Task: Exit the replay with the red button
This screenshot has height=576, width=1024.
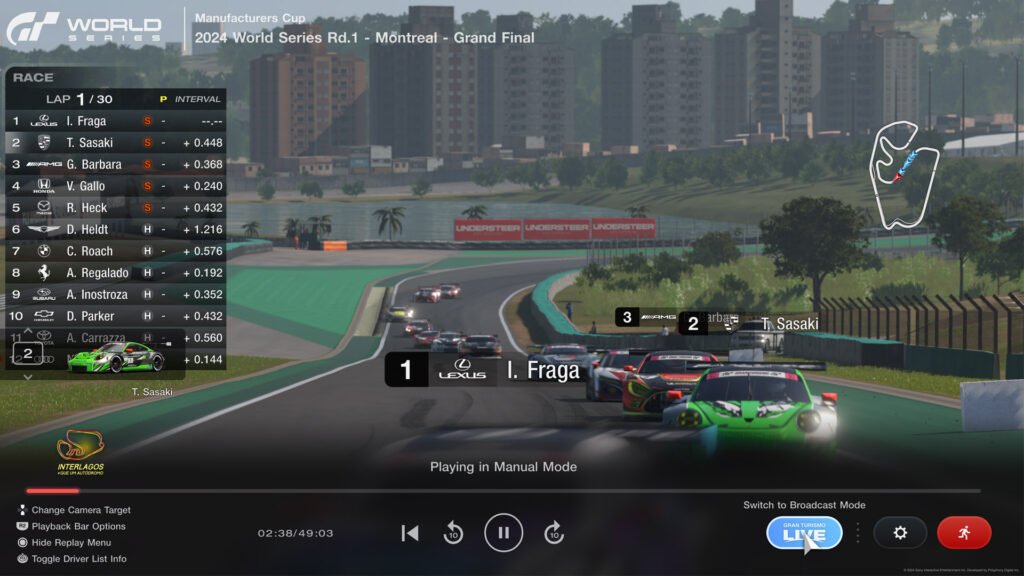Action: tap(963, 532)
